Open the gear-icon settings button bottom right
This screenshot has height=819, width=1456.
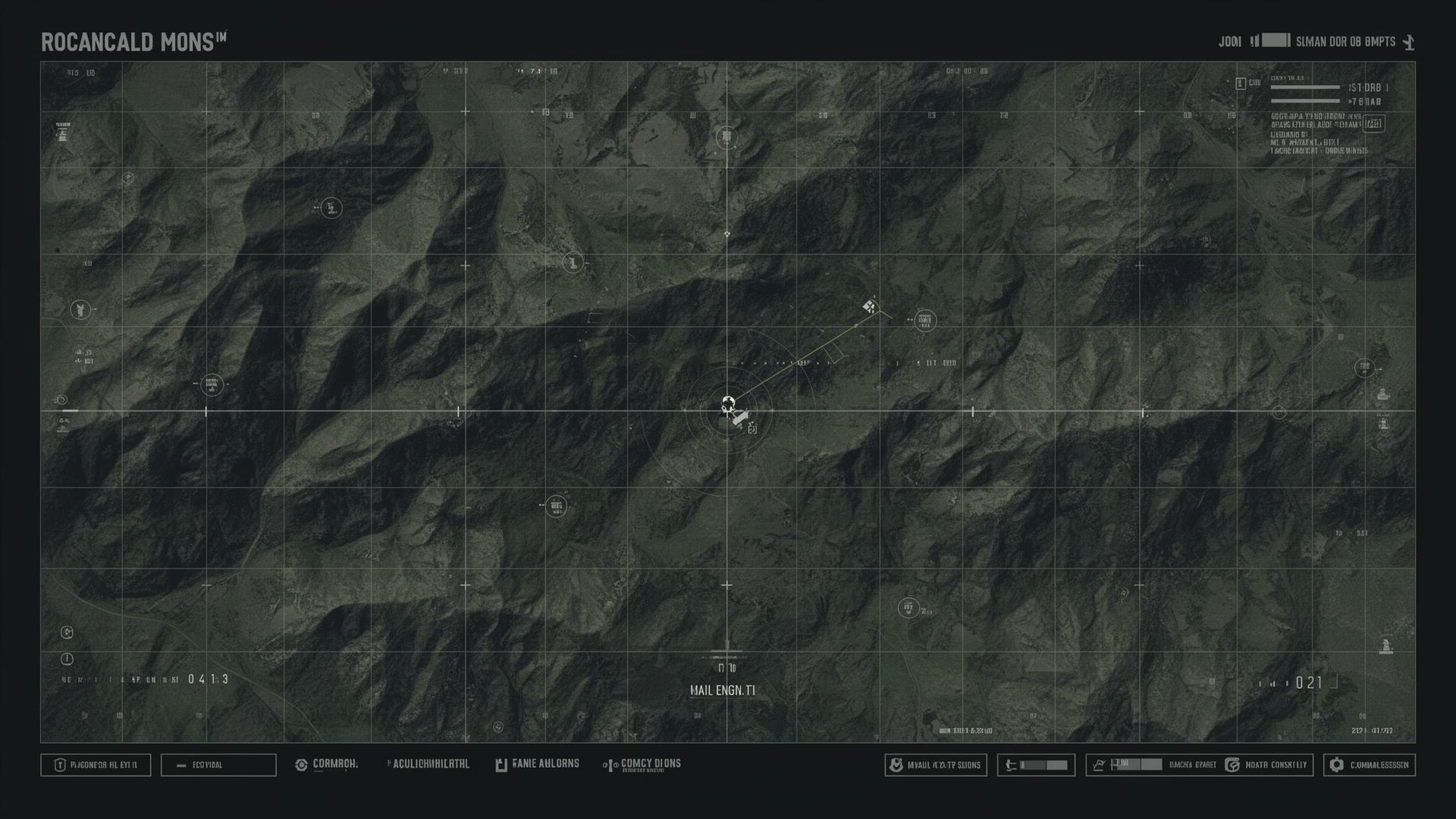tap(1370, 765)
